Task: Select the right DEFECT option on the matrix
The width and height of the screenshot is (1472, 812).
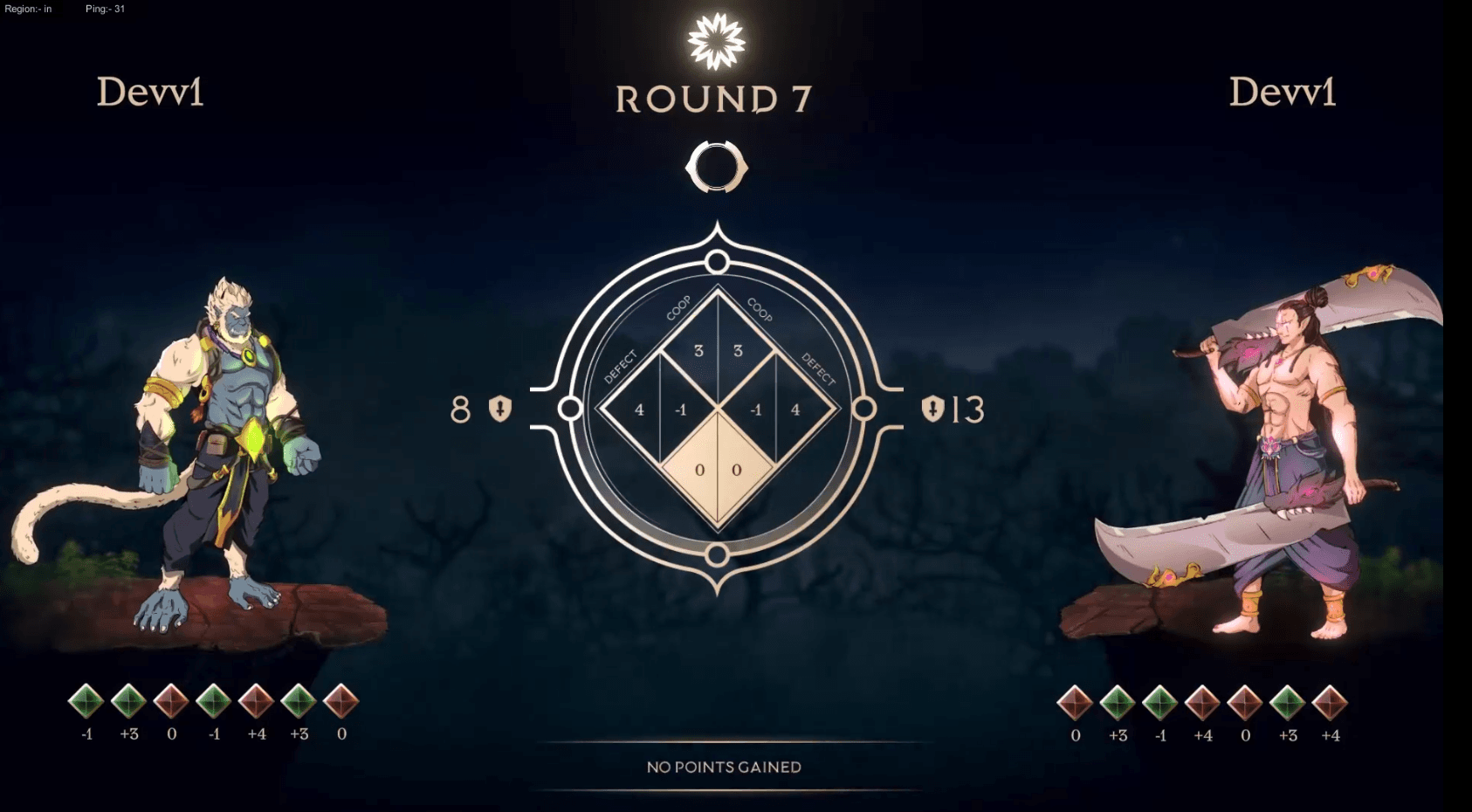Action: 817,370
